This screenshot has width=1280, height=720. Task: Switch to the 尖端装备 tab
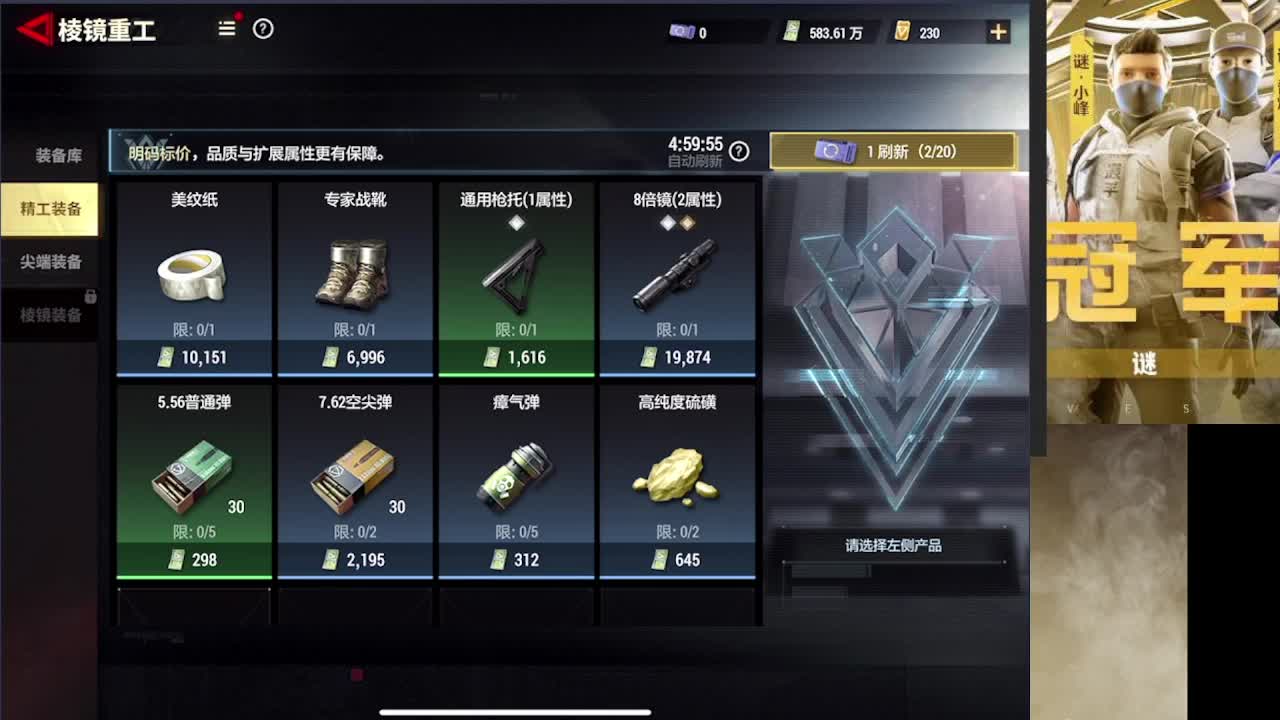click(x=48, y=262)
